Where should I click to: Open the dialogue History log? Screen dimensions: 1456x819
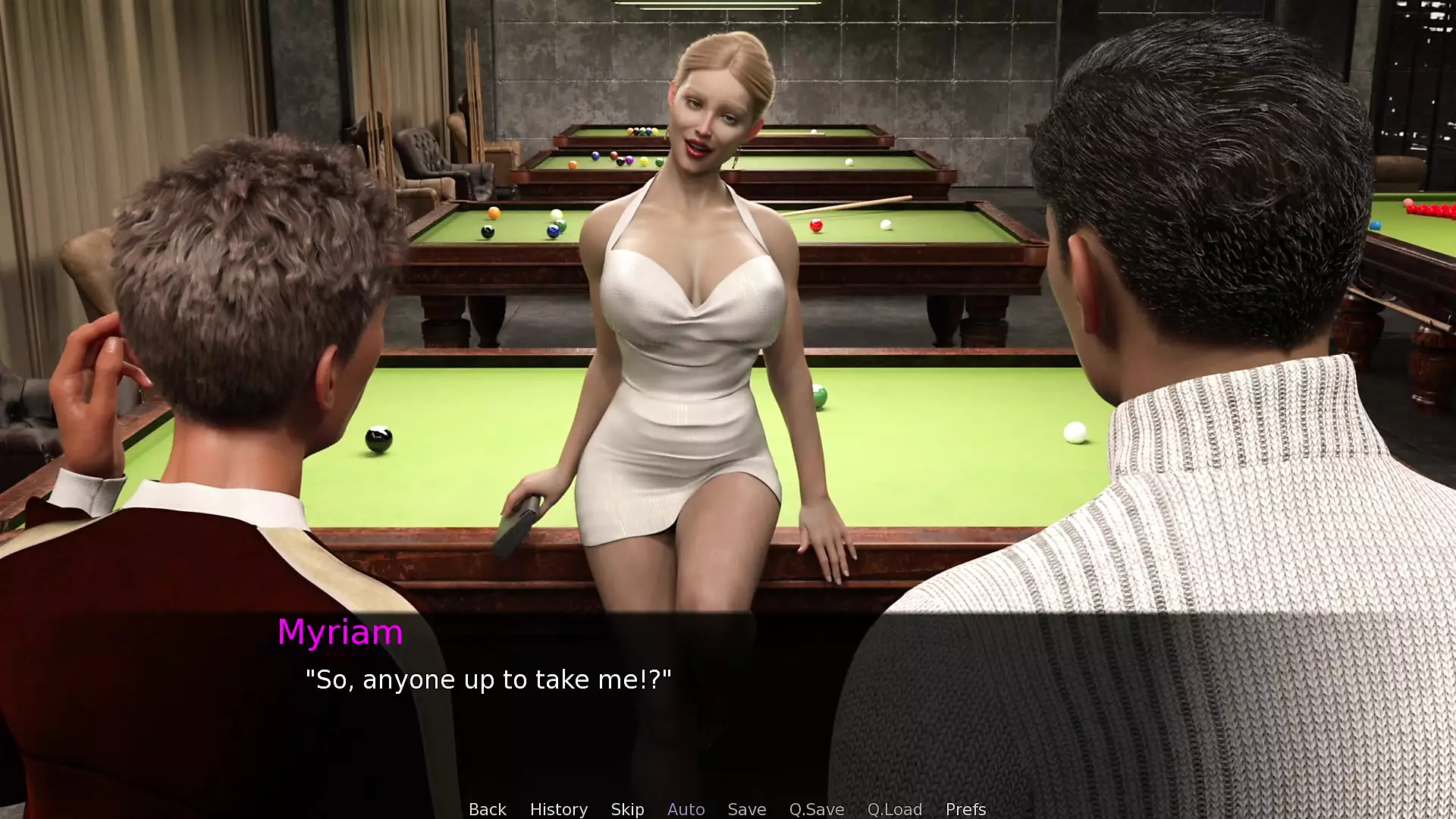pos(558,809)
